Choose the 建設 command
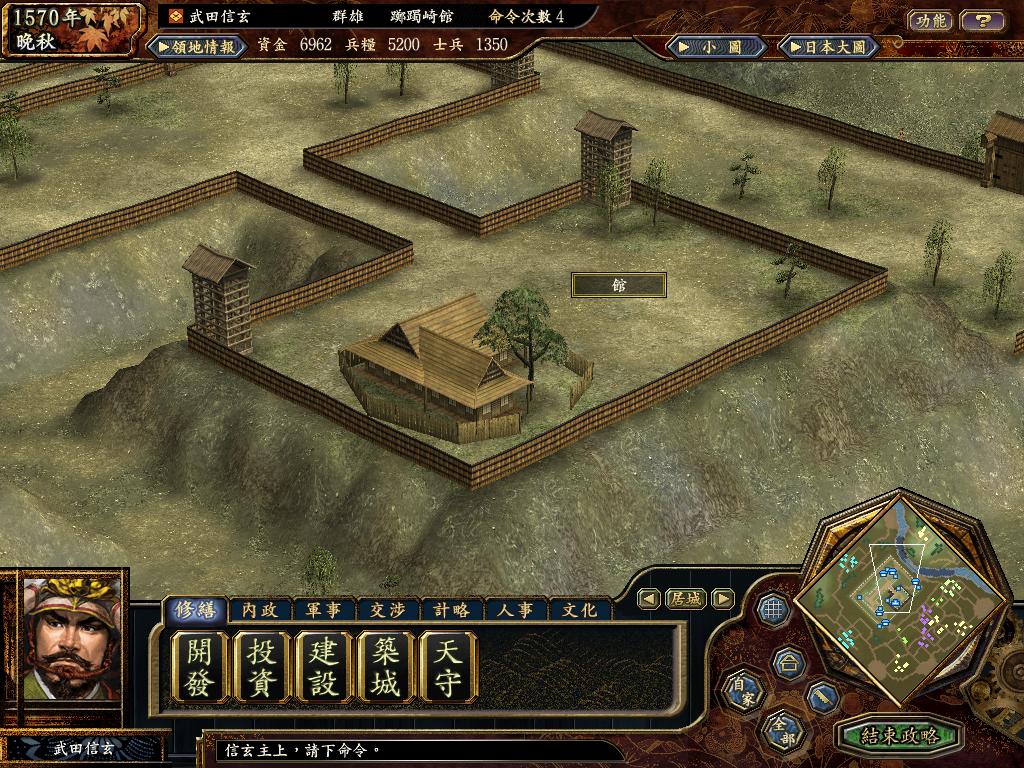The width and height of the screenshot is (1024, 768). click(324, 668)
